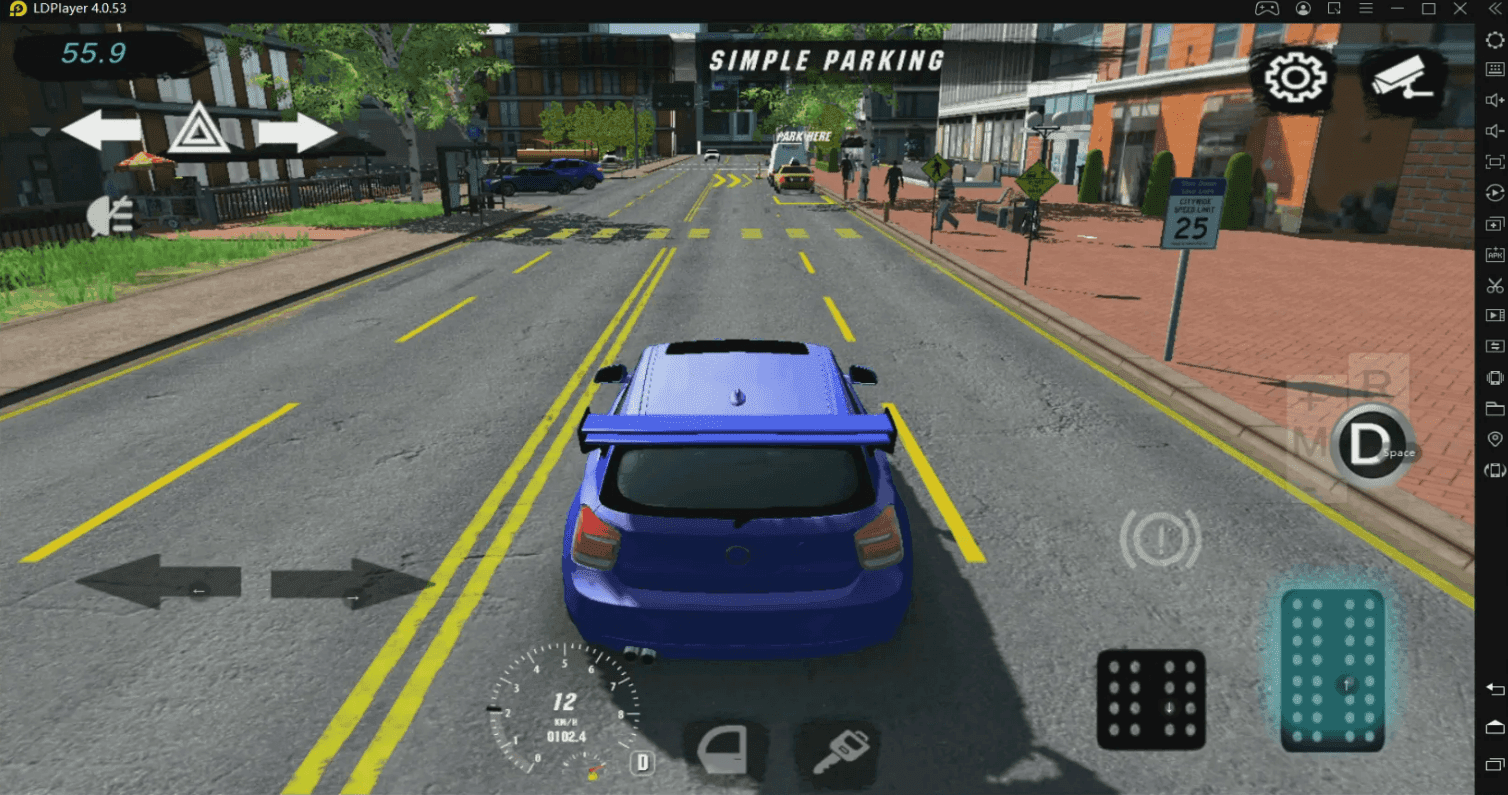Open the gear selector showing D
This screenshot has width=1508, height=795.
point(1370,440)
